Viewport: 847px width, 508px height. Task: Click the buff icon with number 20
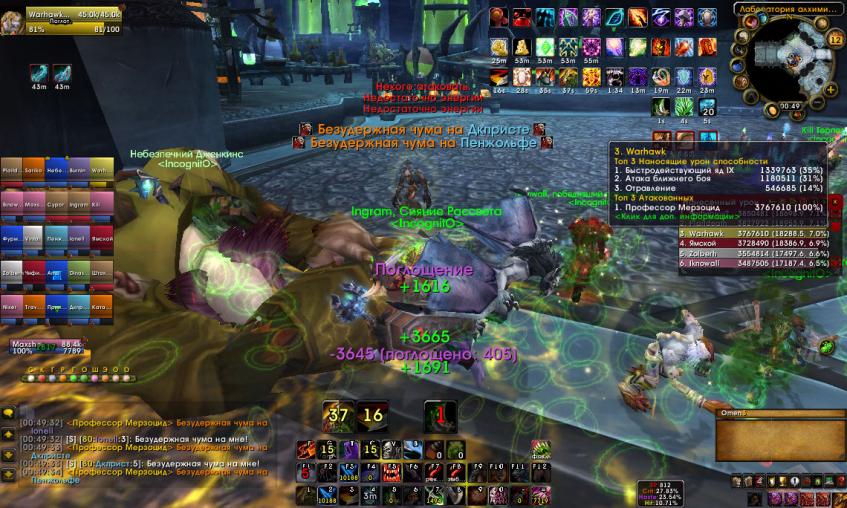pyautogui.click(x=708, y=109)
